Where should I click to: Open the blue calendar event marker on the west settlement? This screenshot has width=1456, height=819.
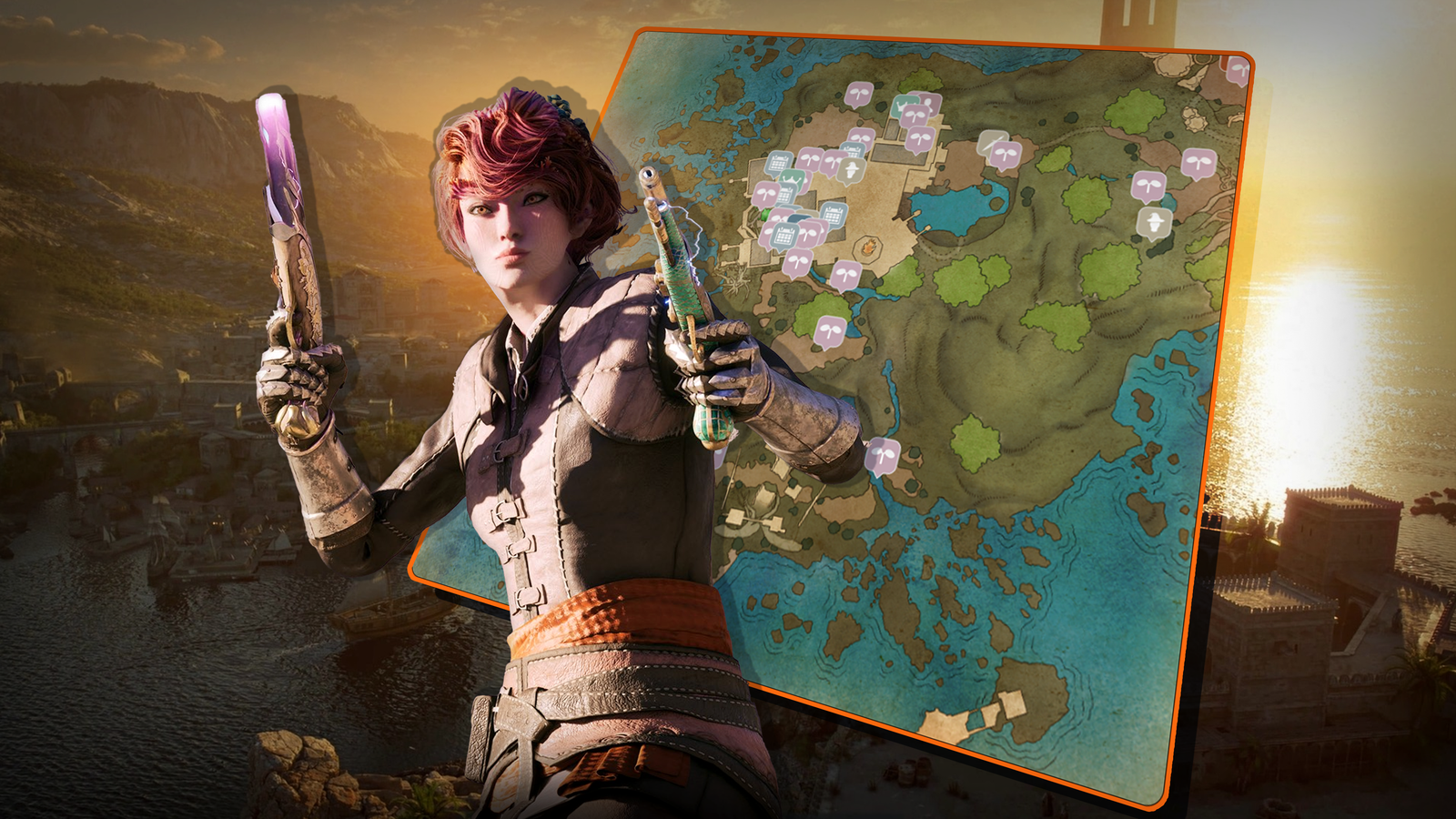(x=779, y=162)
